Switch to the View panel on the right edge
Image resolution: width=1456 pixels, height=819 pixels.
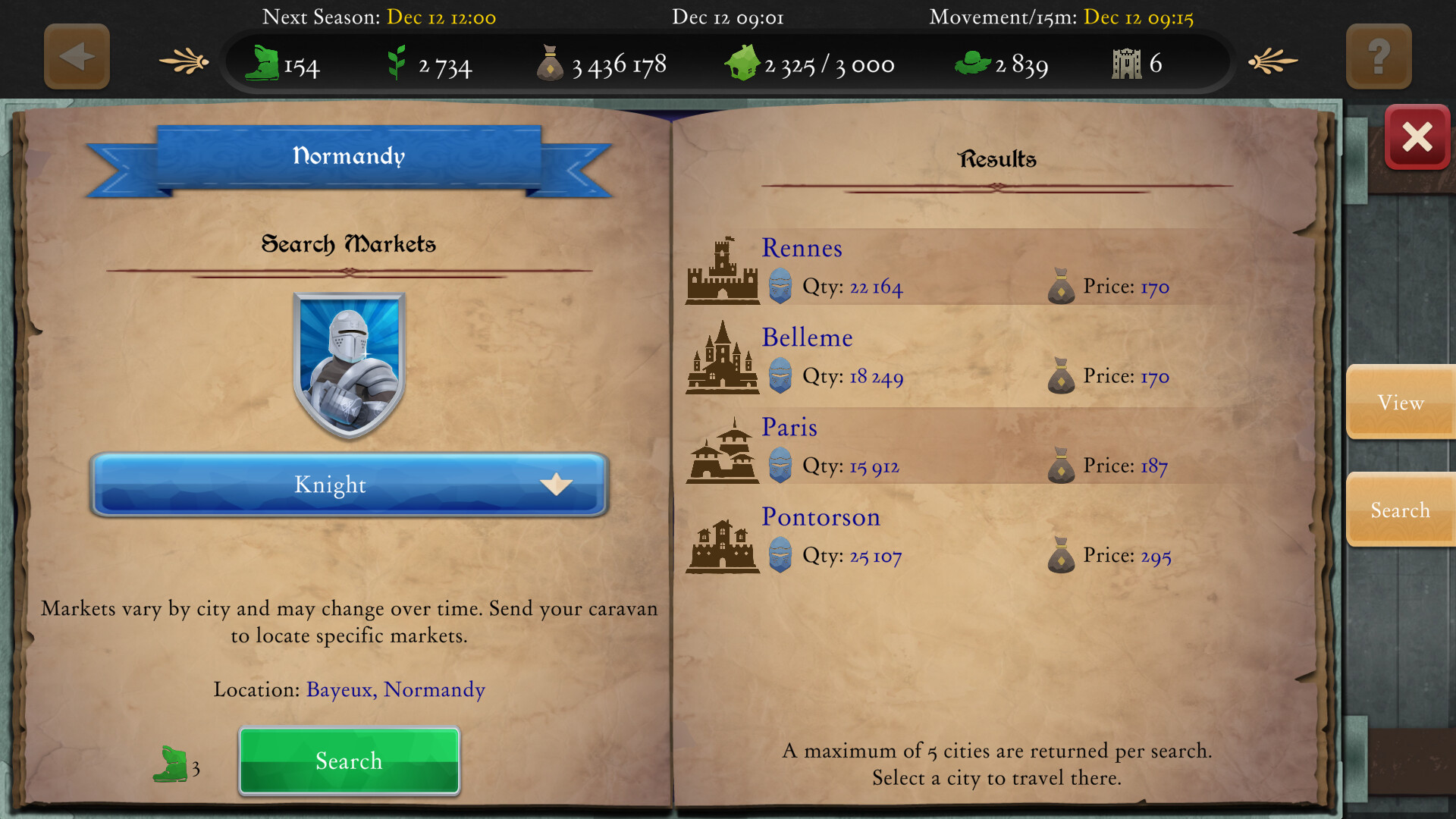point(1400,403)
